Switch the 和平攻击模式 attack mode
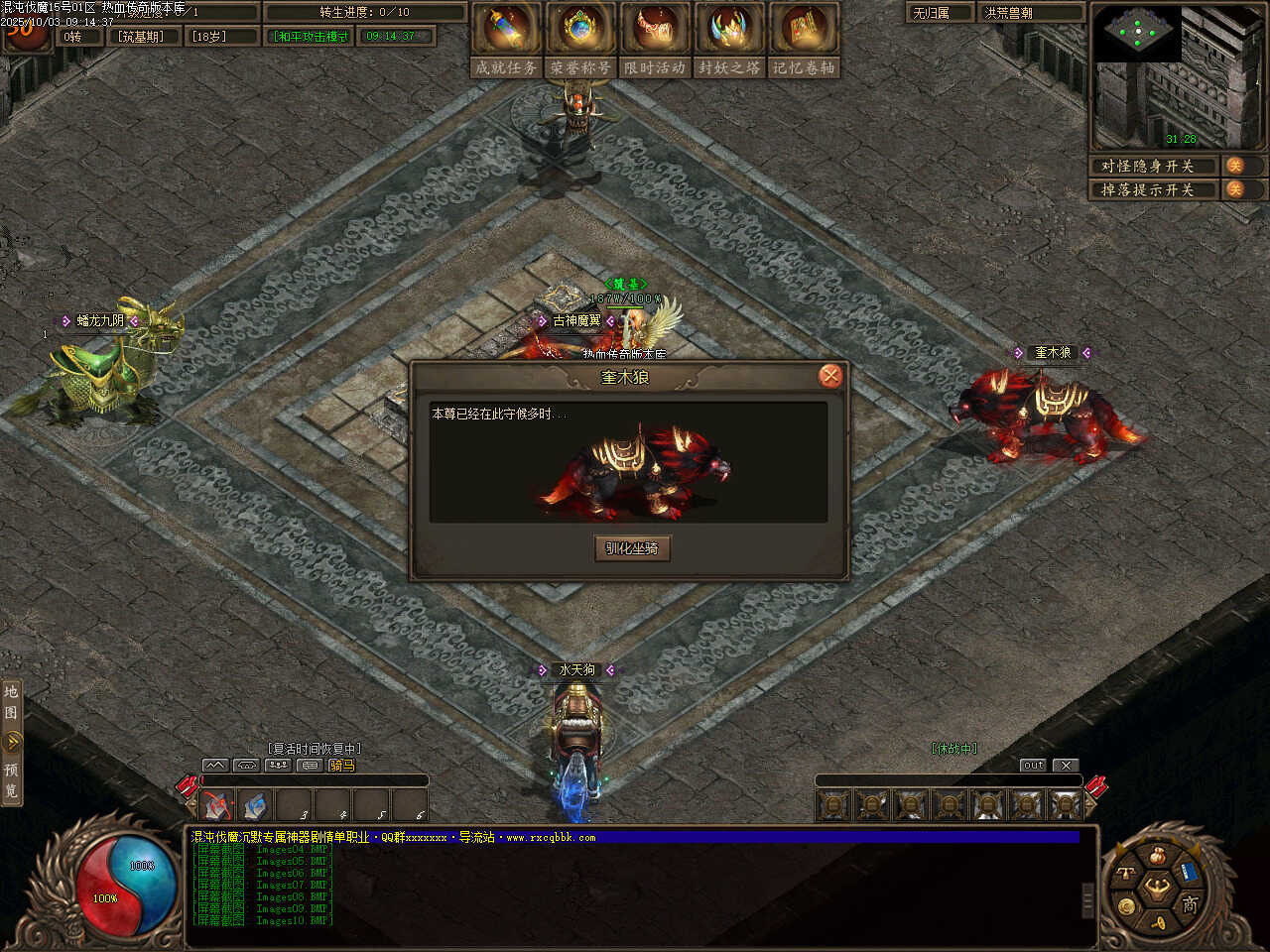Image resolution: width=1270 pixels, height=952 pixels. pyautogui.click(x=312, y=37)
